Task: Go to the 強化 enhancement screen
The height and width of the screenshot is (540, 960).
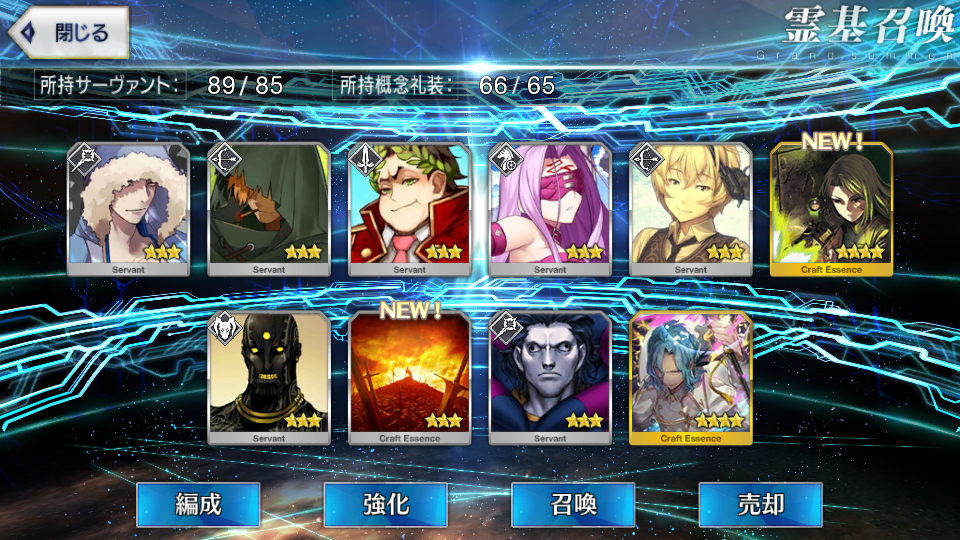Action: click(x=385, y=505)
